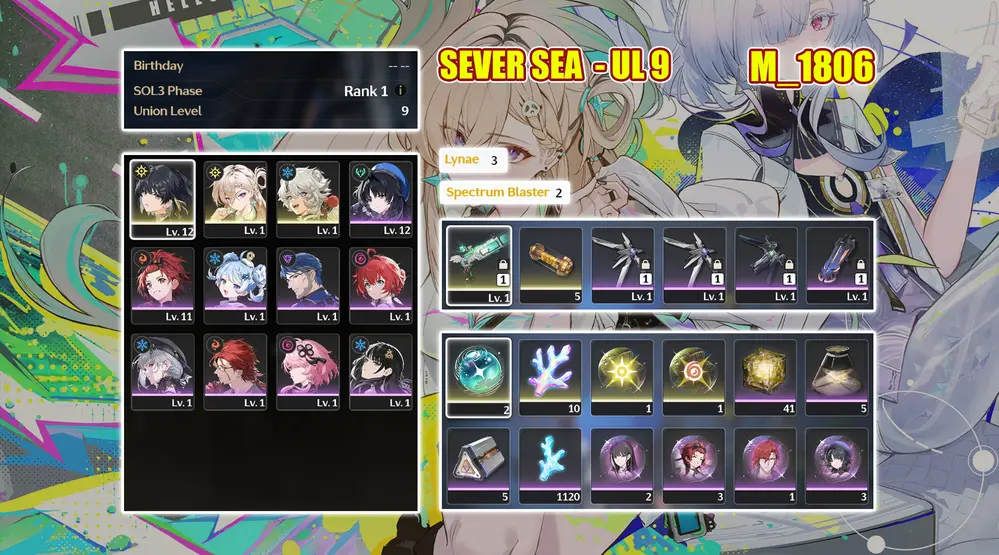This screenshot has height=555, width=999.
Task: Choose the blue-haired man with glasses
Action: [308, 284]
